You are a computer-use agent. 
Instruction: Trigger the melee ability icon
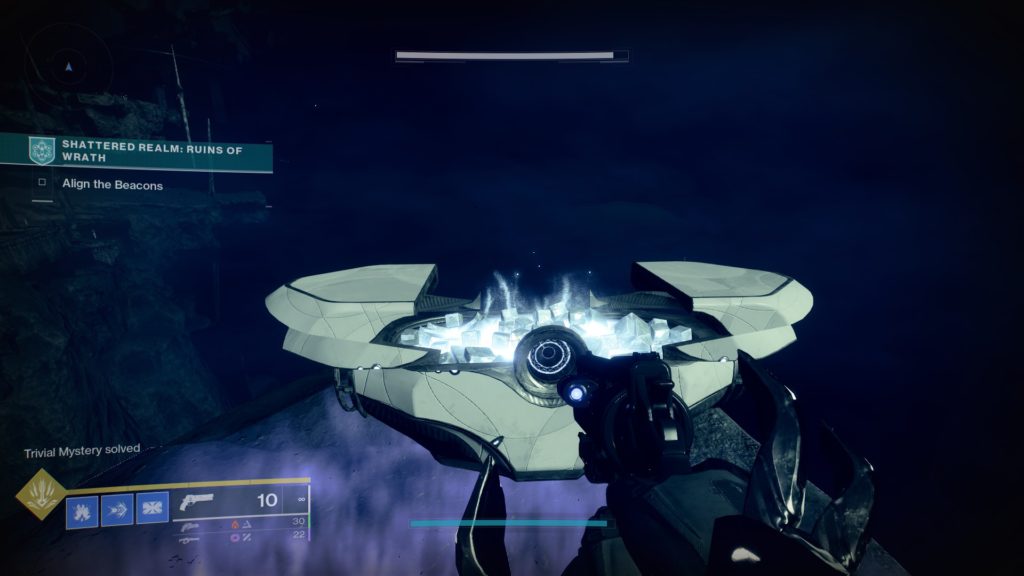coord(117,510)
